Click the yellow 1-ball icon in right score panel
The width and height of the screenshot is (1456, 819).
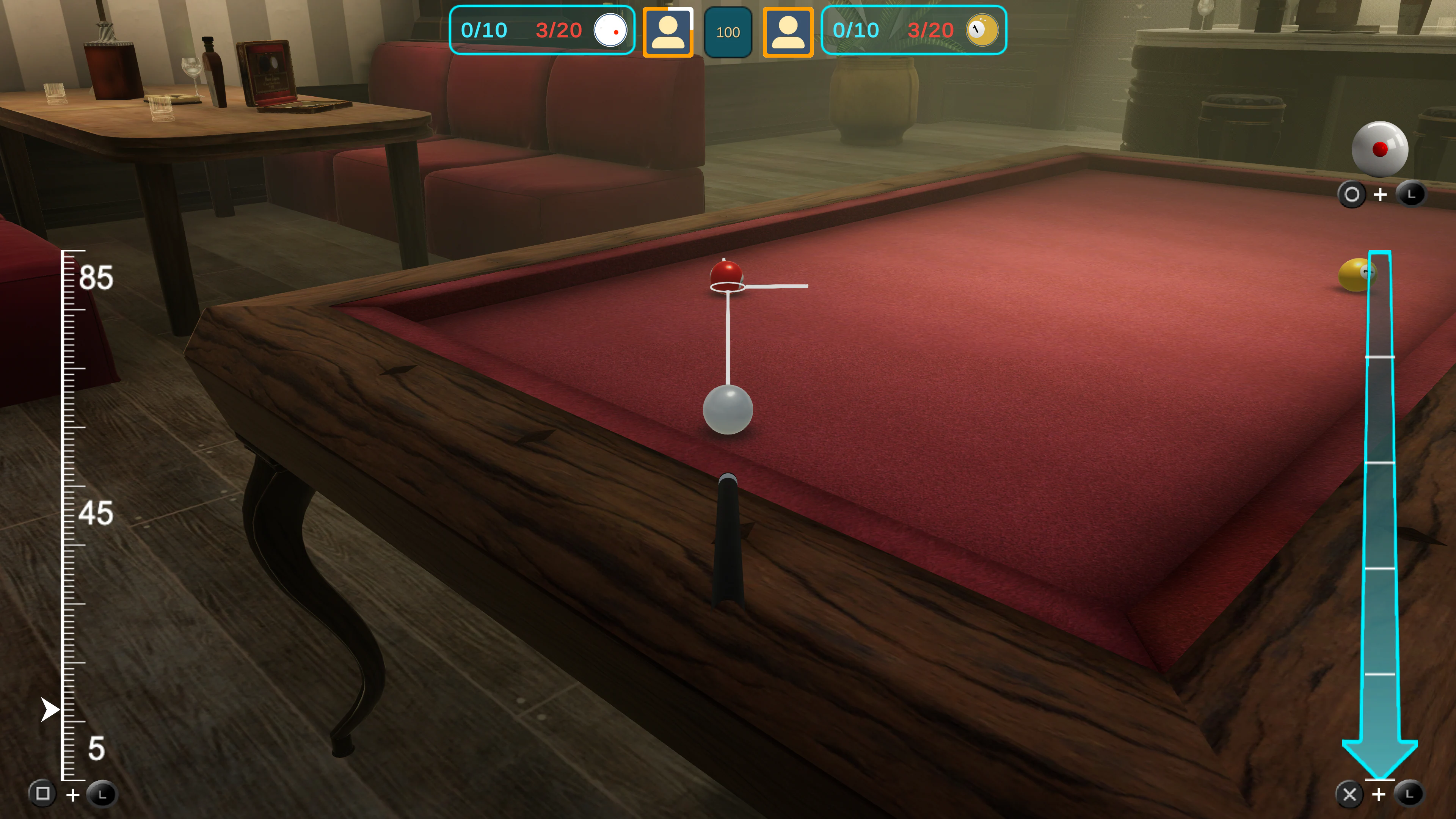coord(981,30)
